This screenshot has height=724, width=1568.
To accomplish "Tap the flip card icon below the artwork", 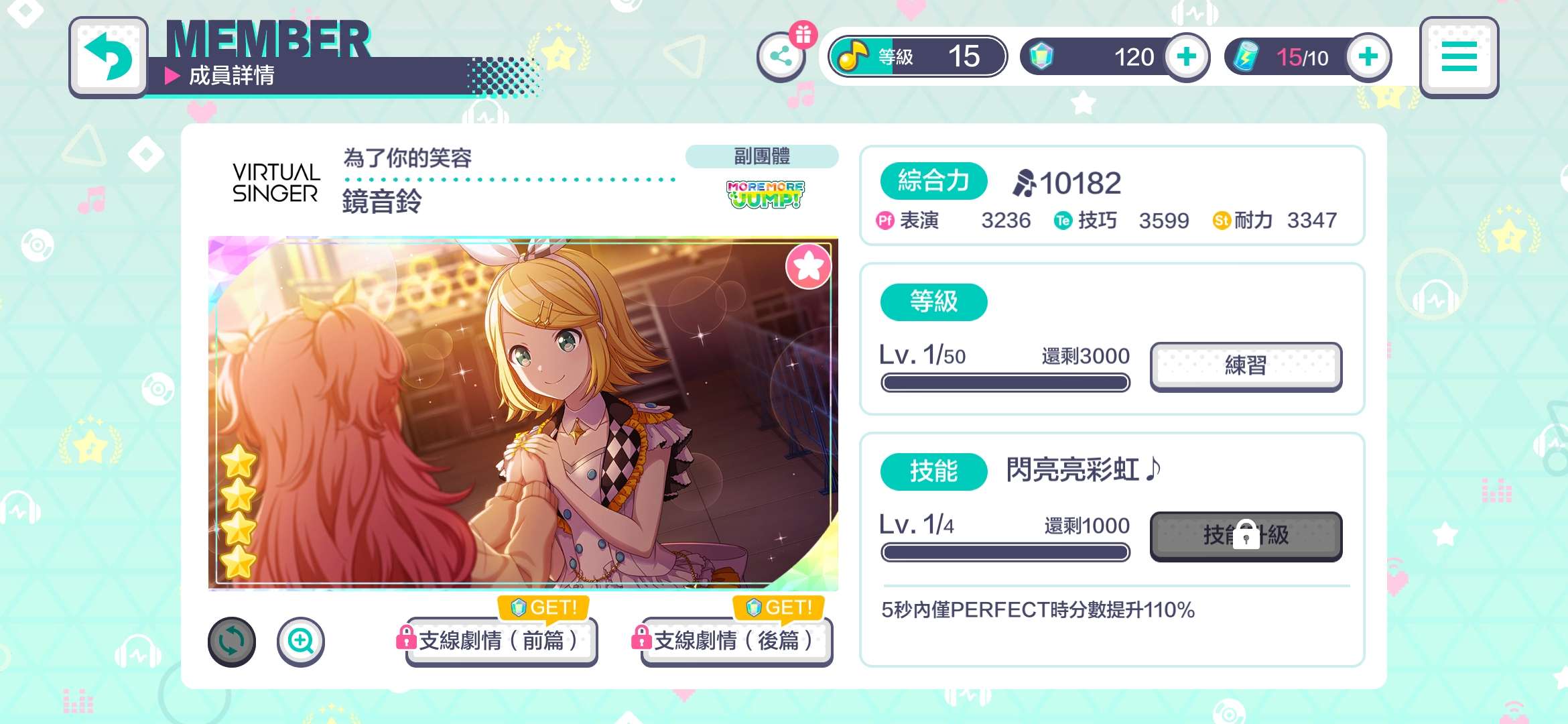I will [232, 642].
